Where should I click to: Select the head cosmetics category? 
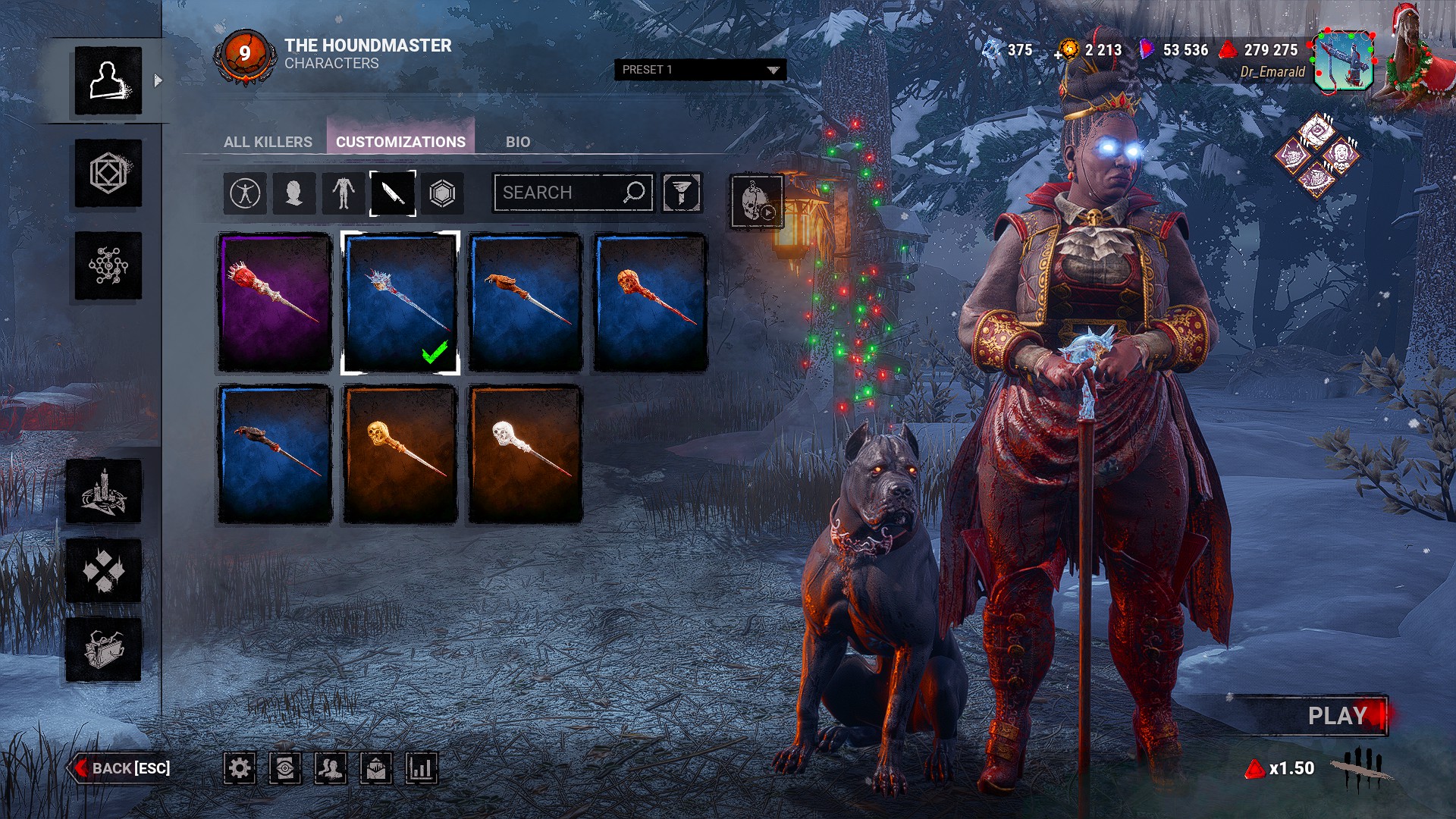pos(293,193)
